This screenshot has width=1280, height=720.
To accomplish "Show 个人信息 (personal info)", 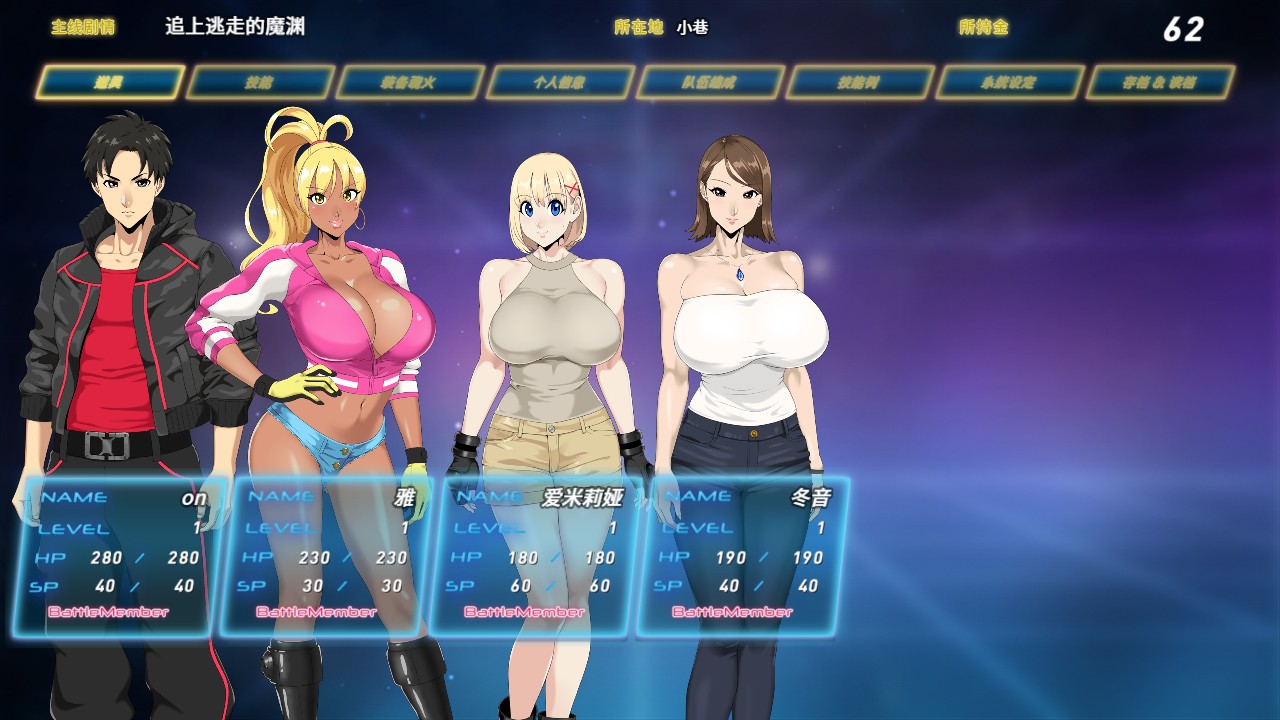I will (560, 83).
